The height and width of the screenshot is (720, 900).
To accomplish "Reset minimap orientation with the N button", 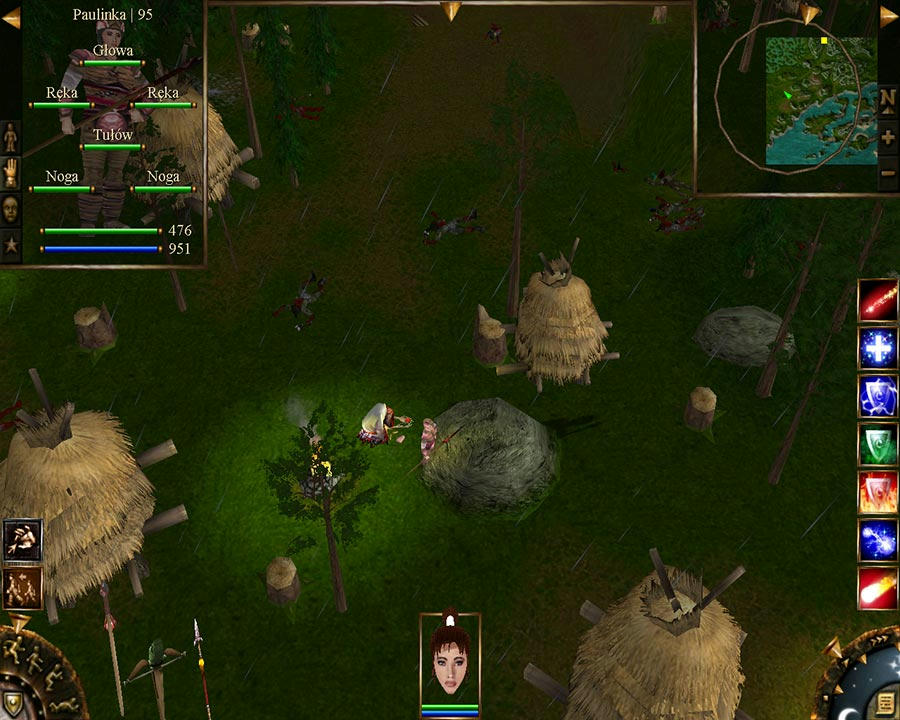I will pos(888,98).
